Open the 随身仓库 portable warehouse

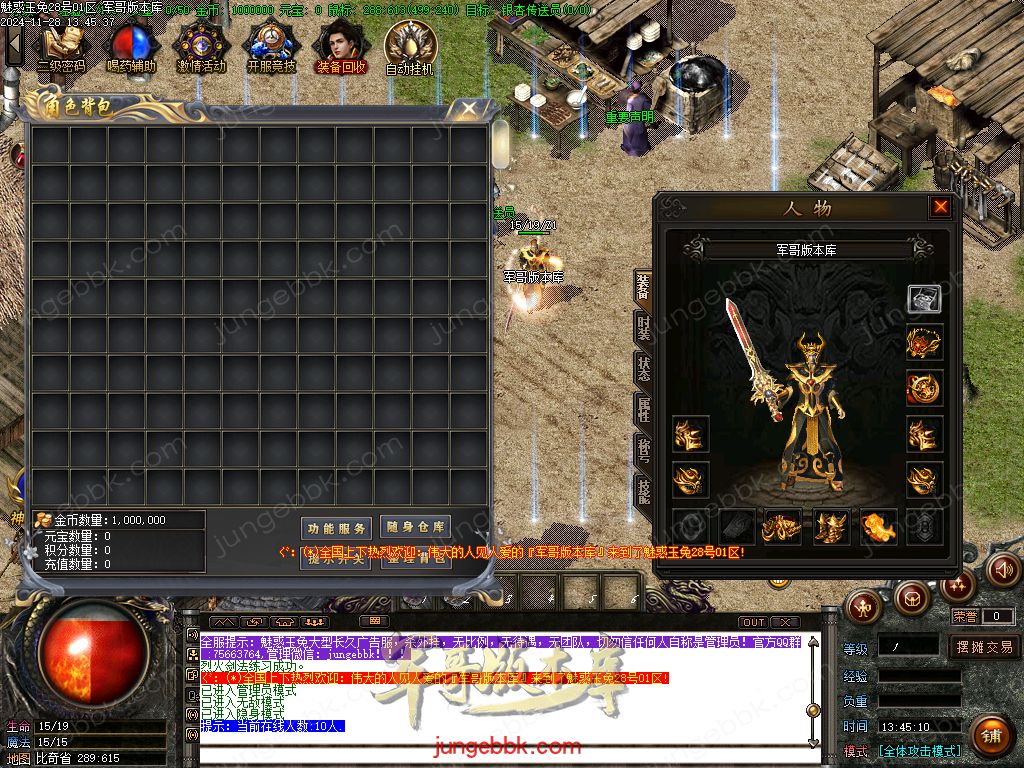click(x=415, y=527)
